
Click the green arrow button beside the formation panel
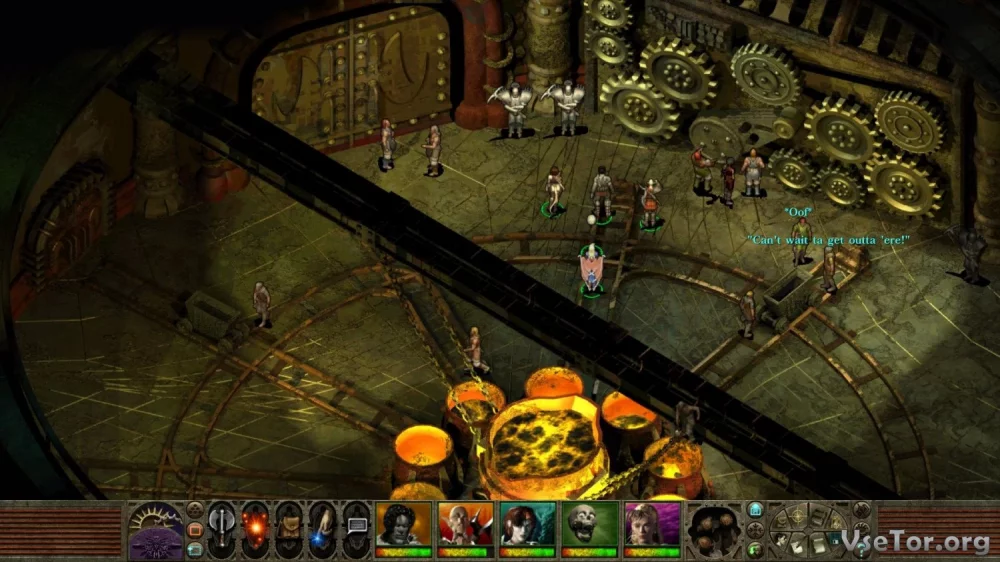pos(756,548)
